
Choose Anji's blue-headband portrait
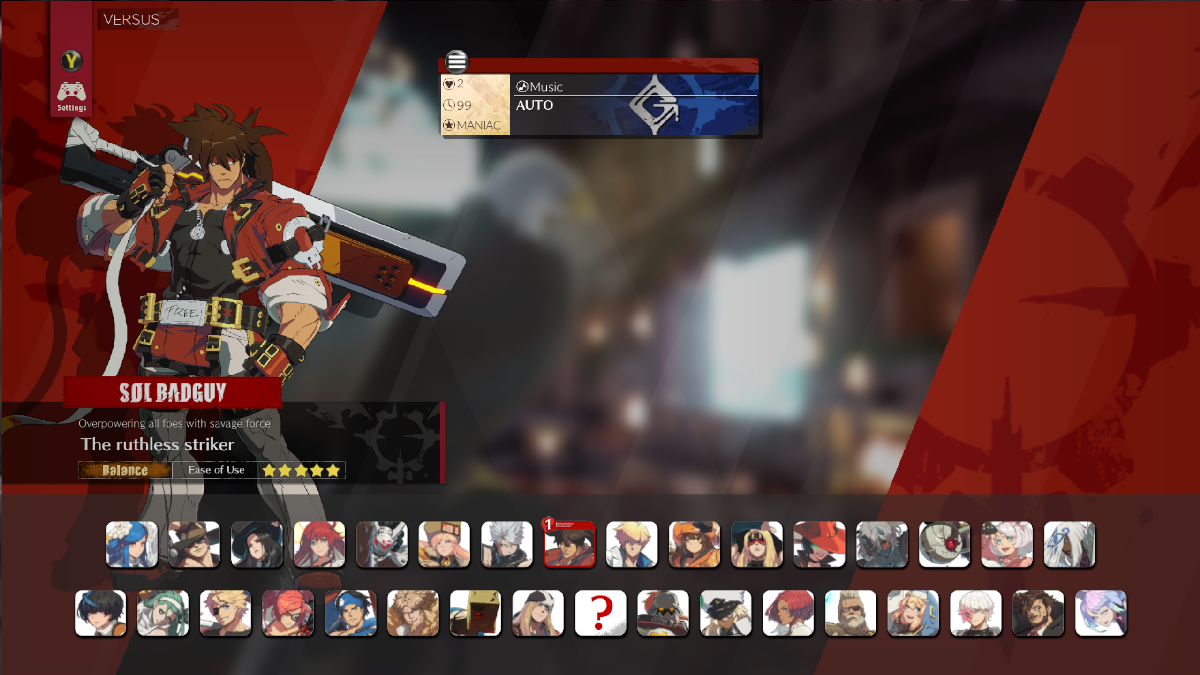[x=350, y=613]
